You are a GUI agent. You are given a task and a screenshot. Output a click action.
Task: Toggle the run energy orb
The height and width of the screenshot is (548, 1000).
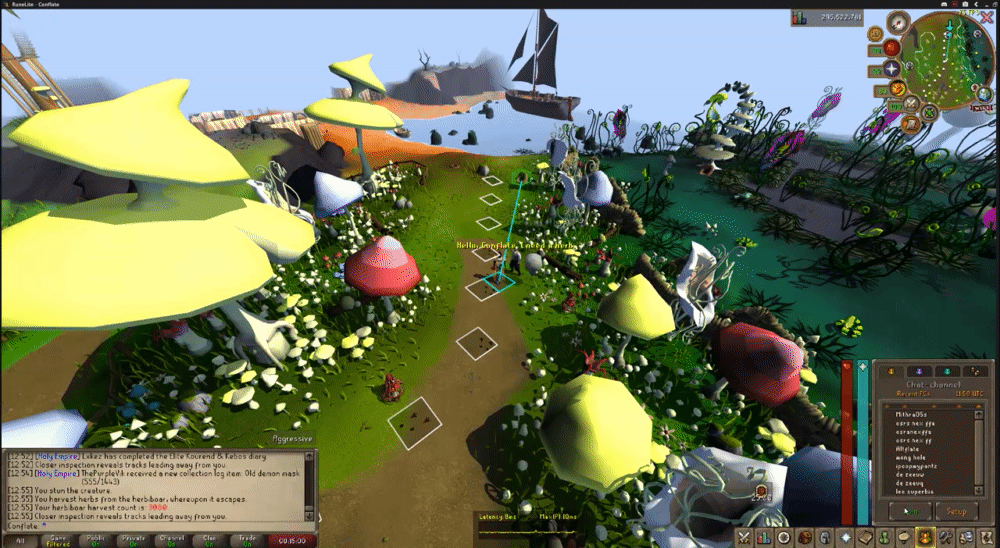897,90
